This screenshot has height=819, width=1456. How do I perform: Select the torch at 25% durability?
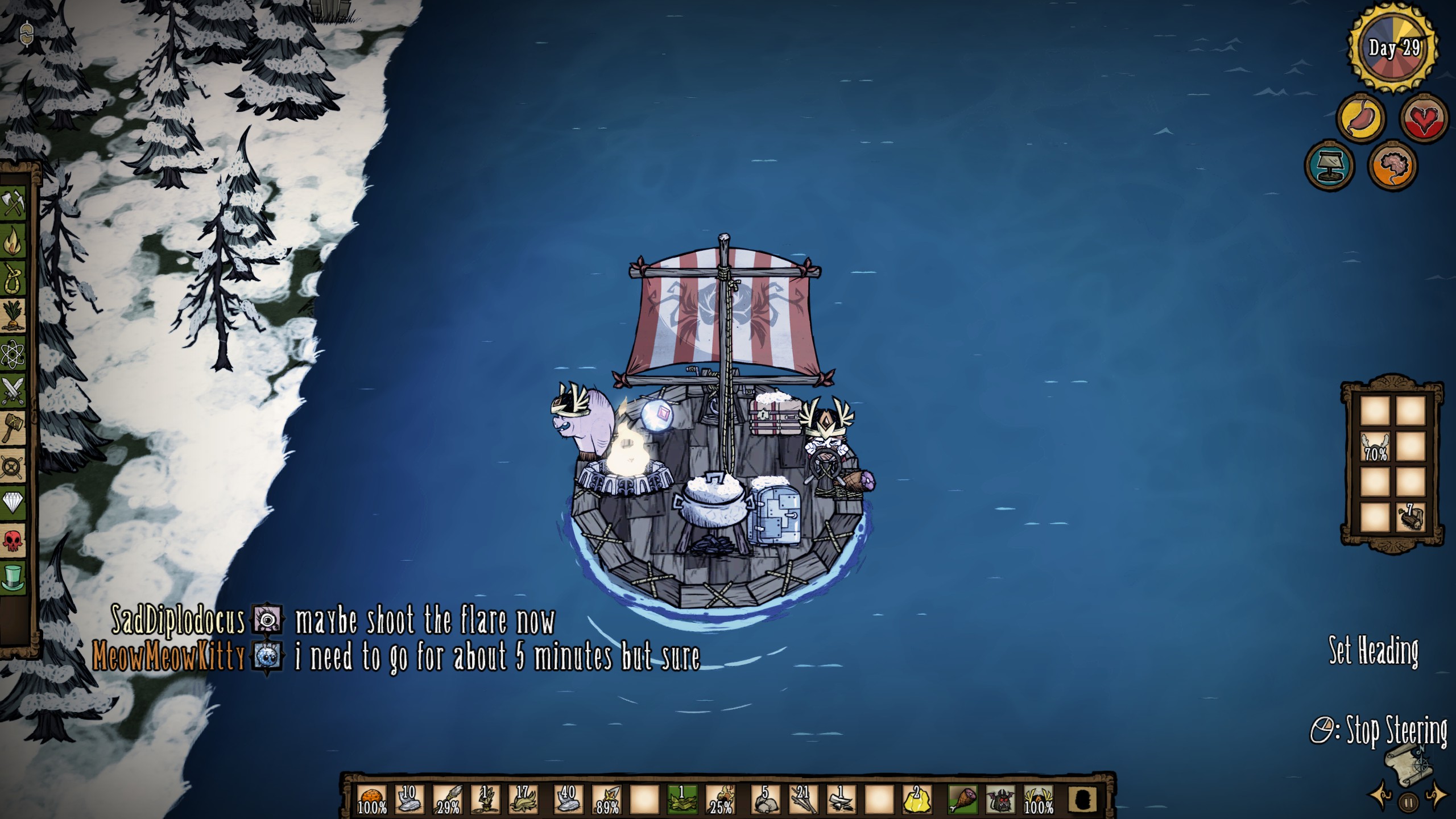721,800
